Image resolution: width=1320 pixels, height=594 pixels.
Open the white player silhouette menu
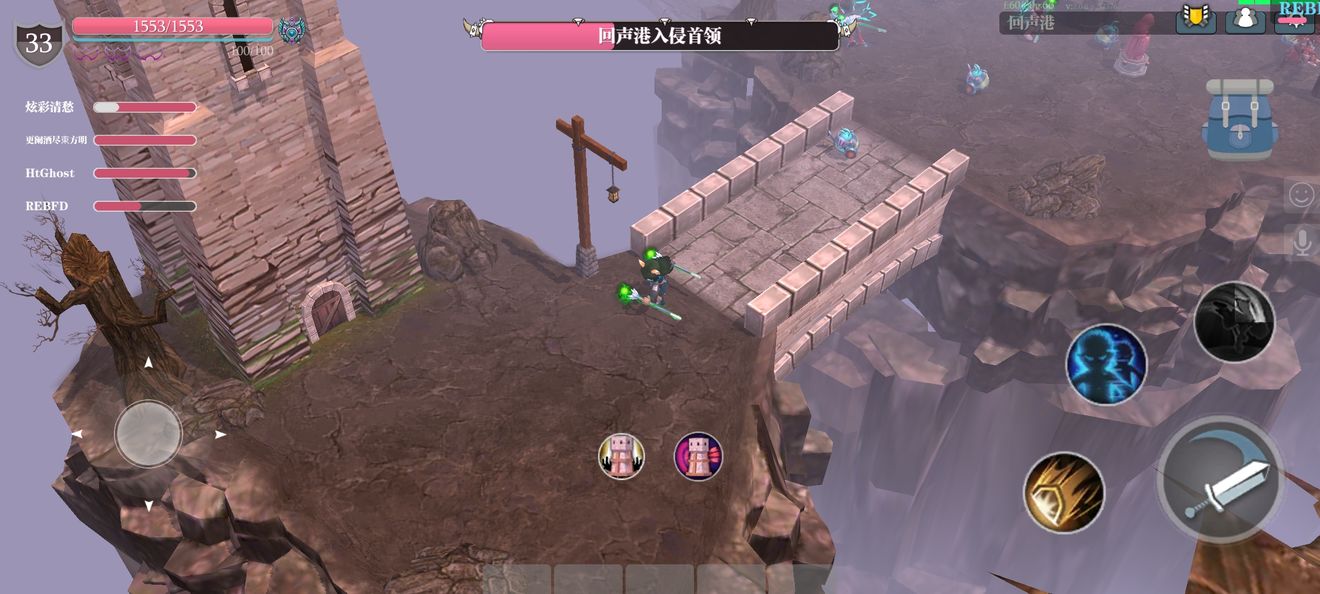click(1245, 18)
